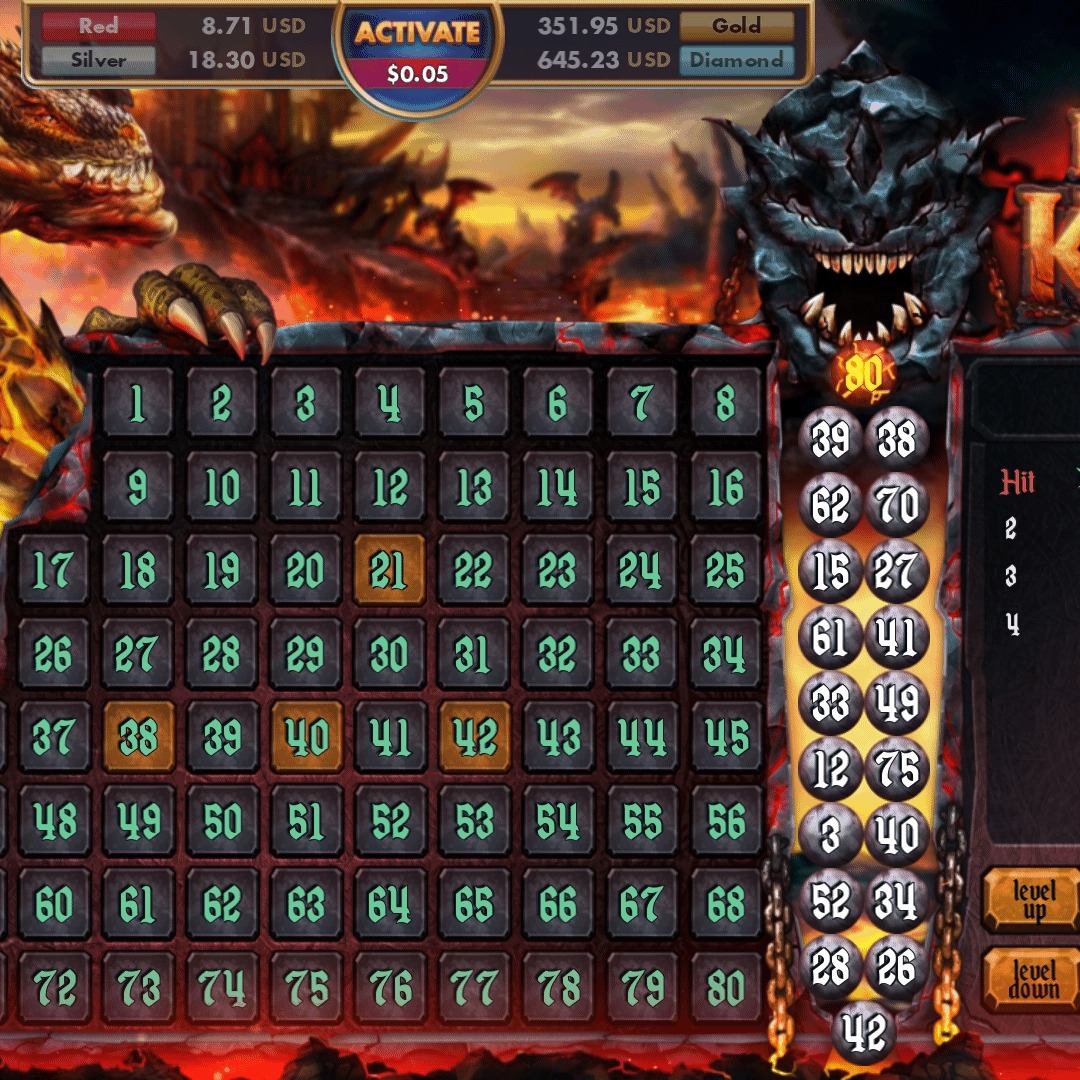1080x1080 pixels.
Task: Mark number 72 tile
Action: [x=53, y=987]
